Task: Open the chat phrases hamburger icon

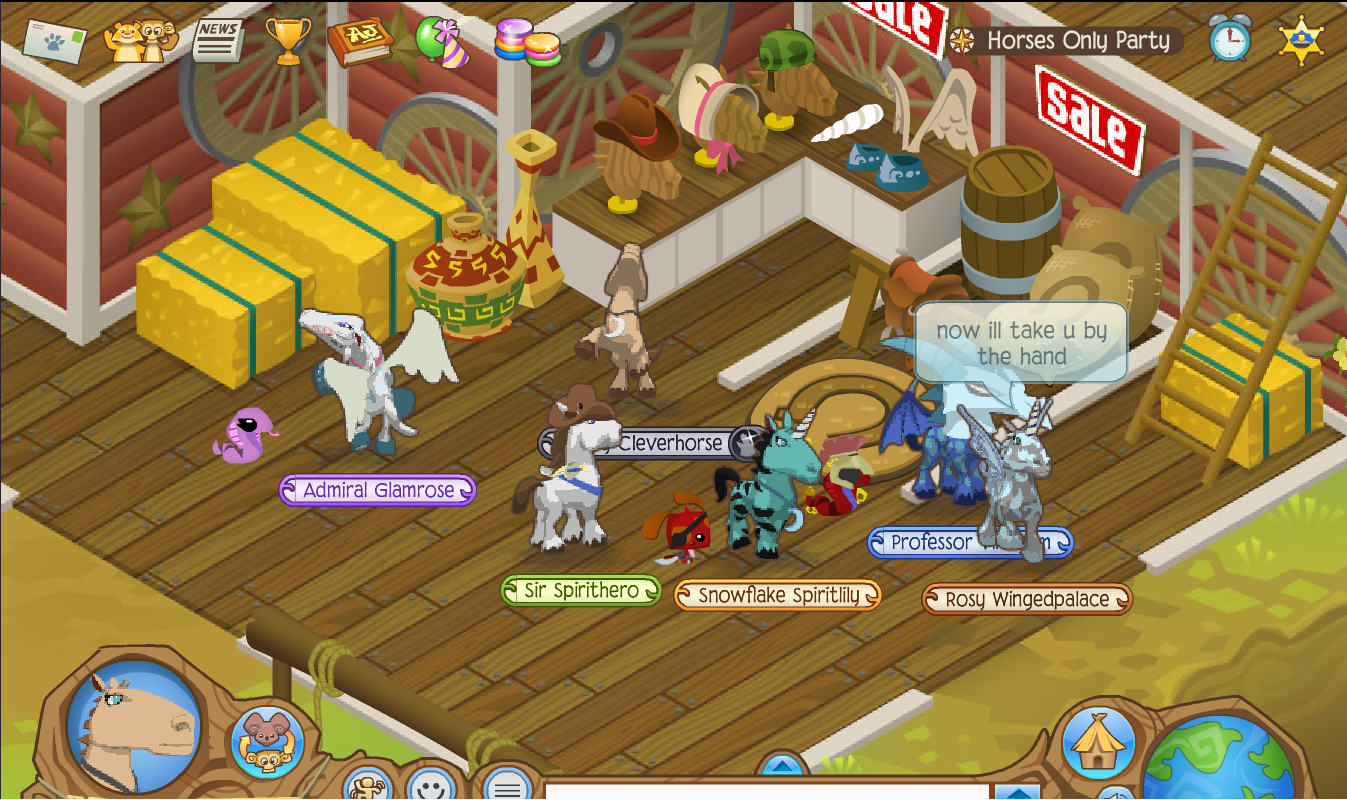Action: click(x=506, y=789)
